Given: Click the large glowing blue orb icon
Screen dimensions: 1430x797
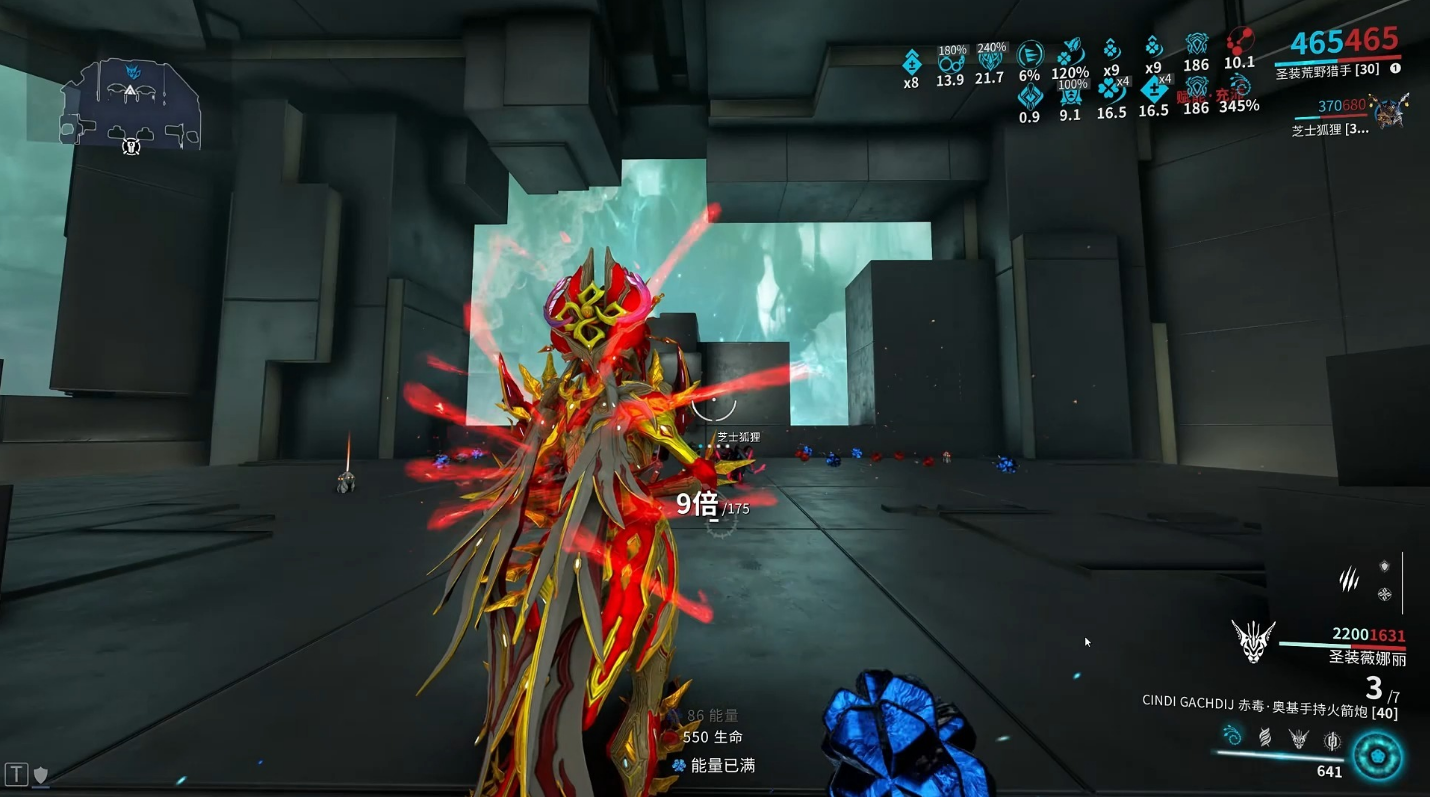Looking at the screenshot, I should tap(1377, 756).
